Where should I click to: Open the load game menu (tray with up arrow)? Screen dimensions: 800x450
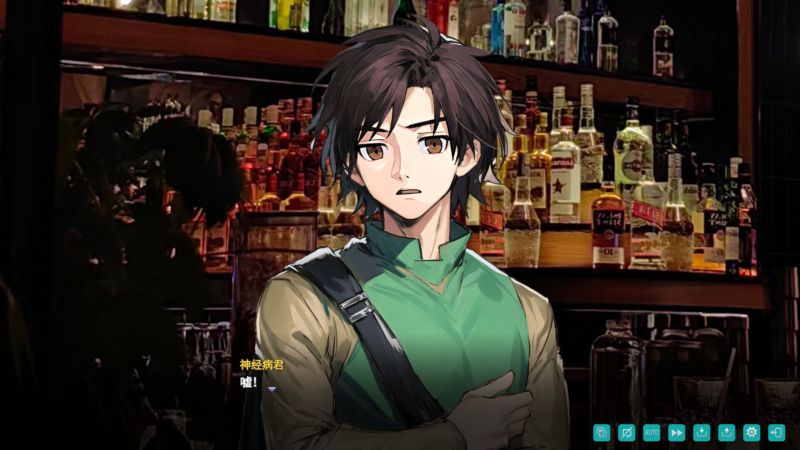pyautogui.click(x=727, y=432)
